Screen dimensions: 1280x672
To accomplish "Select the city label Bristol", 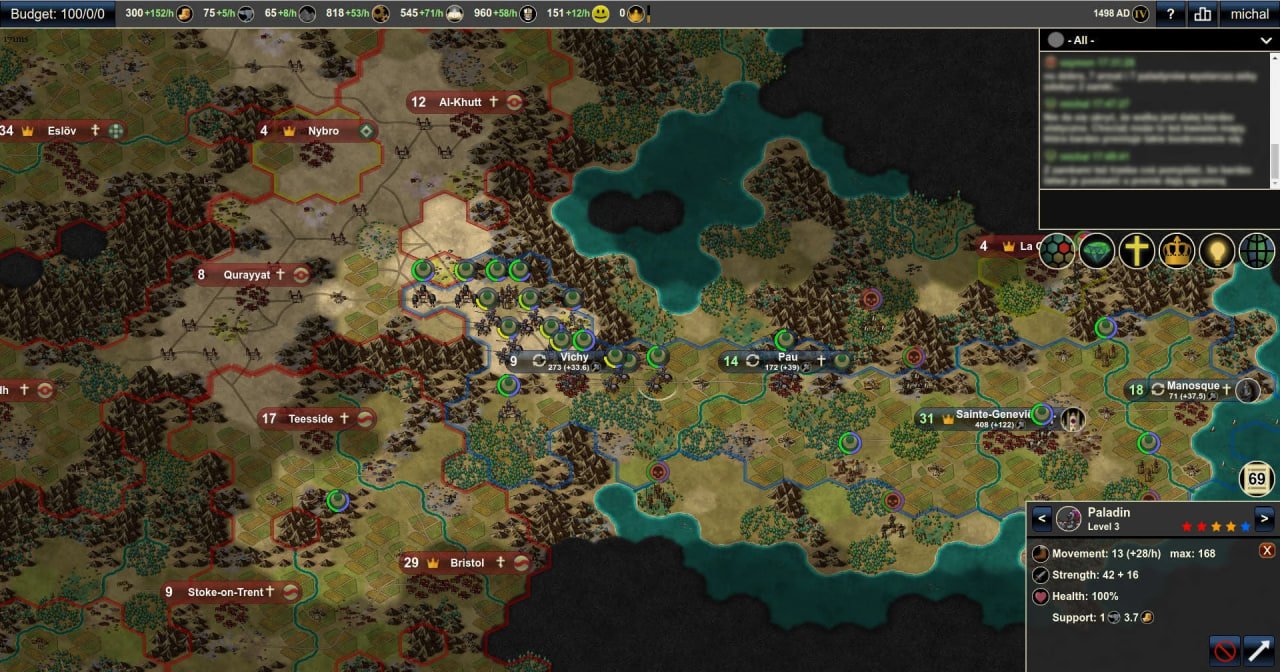I will tap(467, 563).
